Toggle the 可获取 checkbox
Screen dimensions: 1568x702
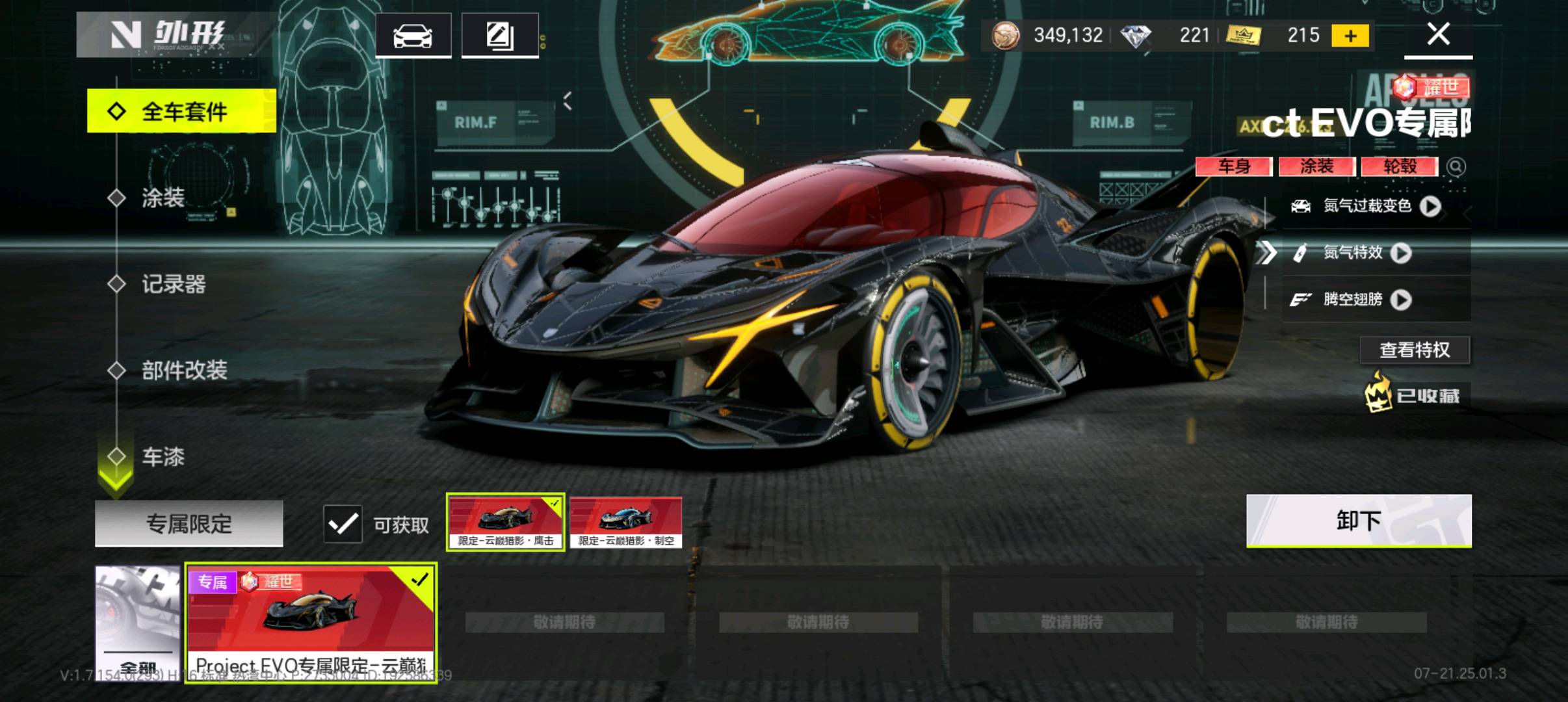coord(343,524)
